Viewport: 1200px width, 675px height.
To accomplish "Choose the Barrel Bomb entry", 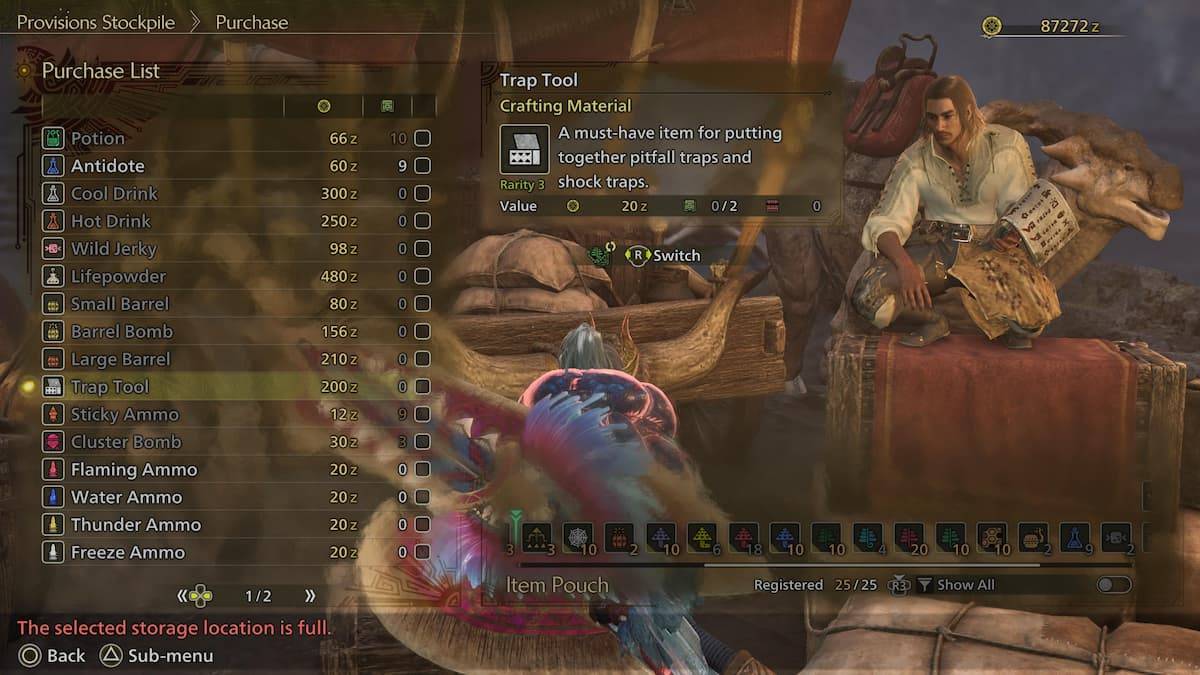I will [121, 331].
